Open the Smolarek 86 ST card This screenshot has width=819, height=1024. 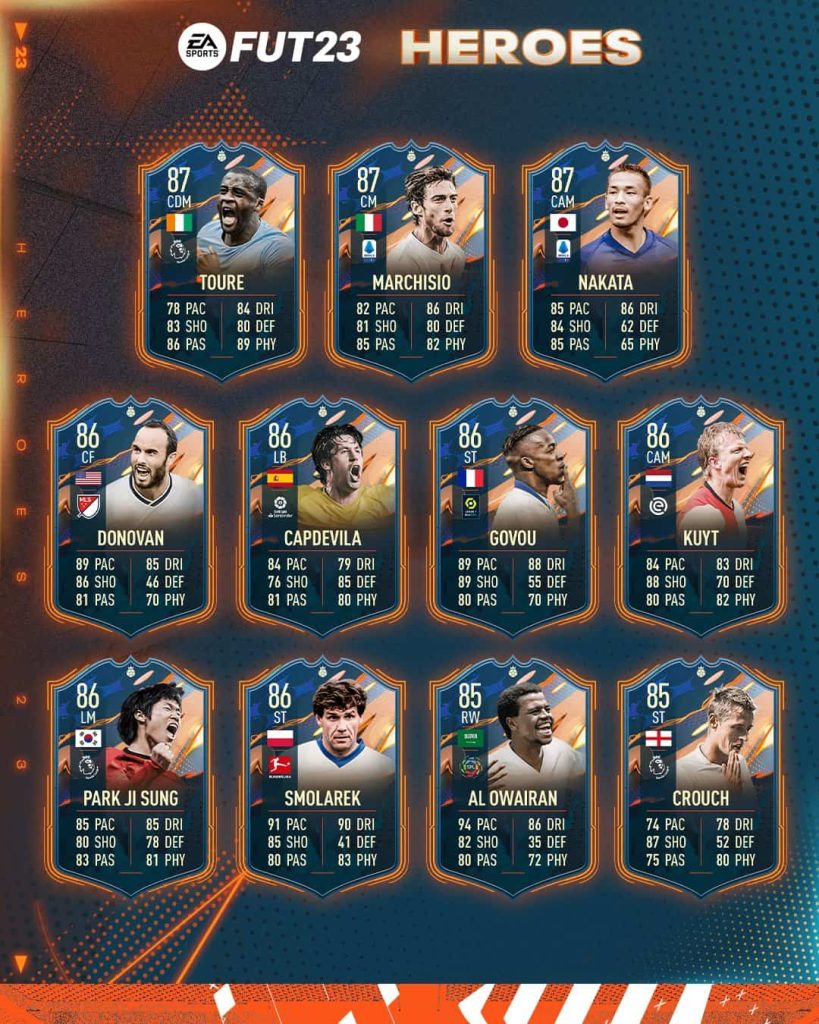[x=321, y=778]
